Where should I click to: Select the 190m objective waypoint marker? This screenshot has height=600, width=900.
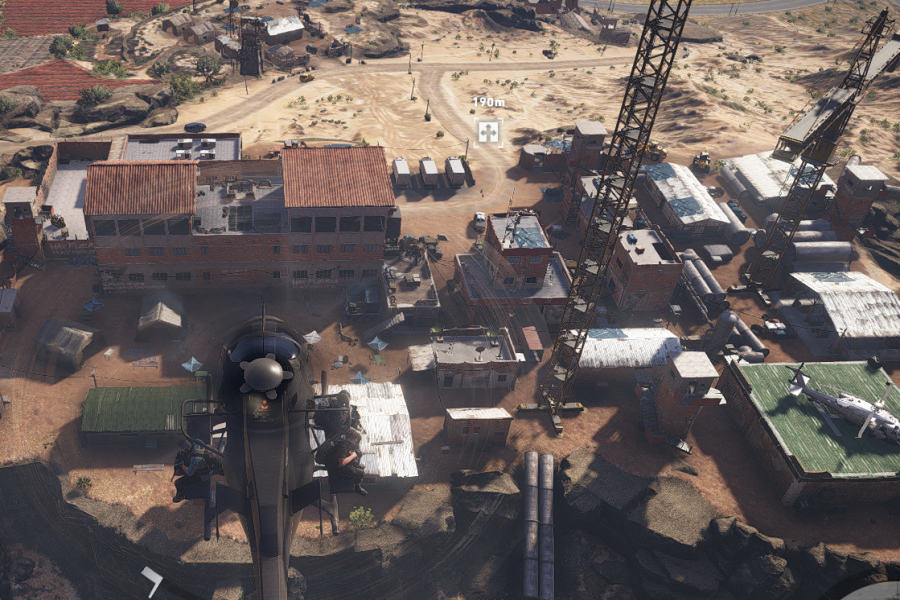pyautogui.click(x=488, y=131)
